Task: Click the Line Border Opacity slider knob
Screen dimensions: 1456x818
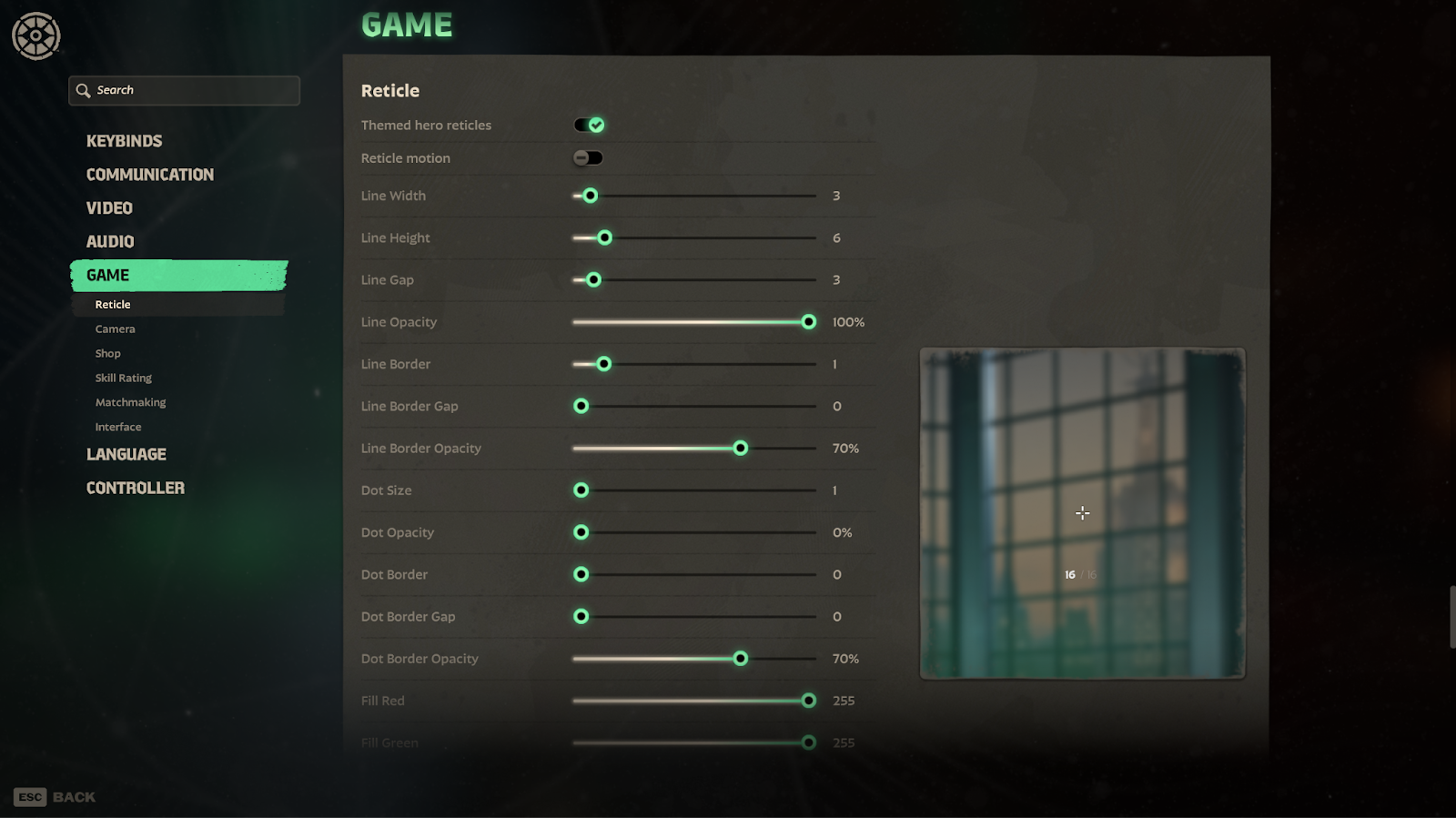Action: [x=741, y=449]
